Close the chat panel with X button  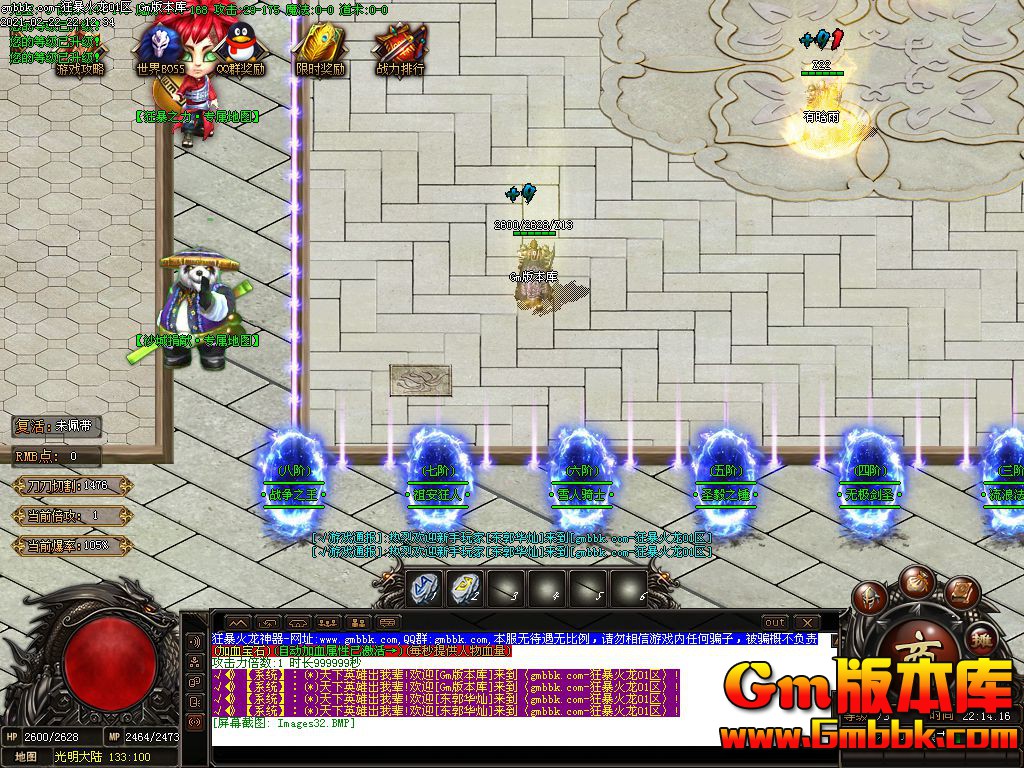pyautogui.click(x=806, y=623)
